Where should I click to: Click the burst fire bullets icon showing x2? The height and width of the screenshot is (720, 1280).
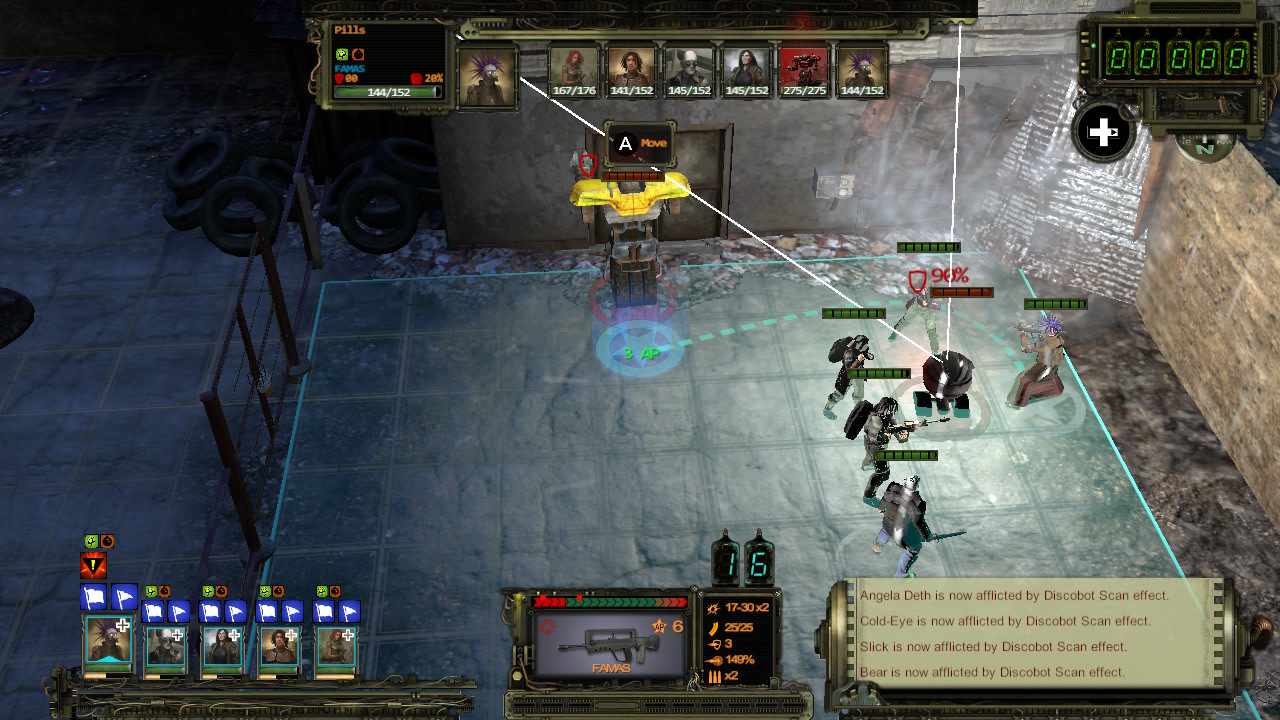pos(714,676)
